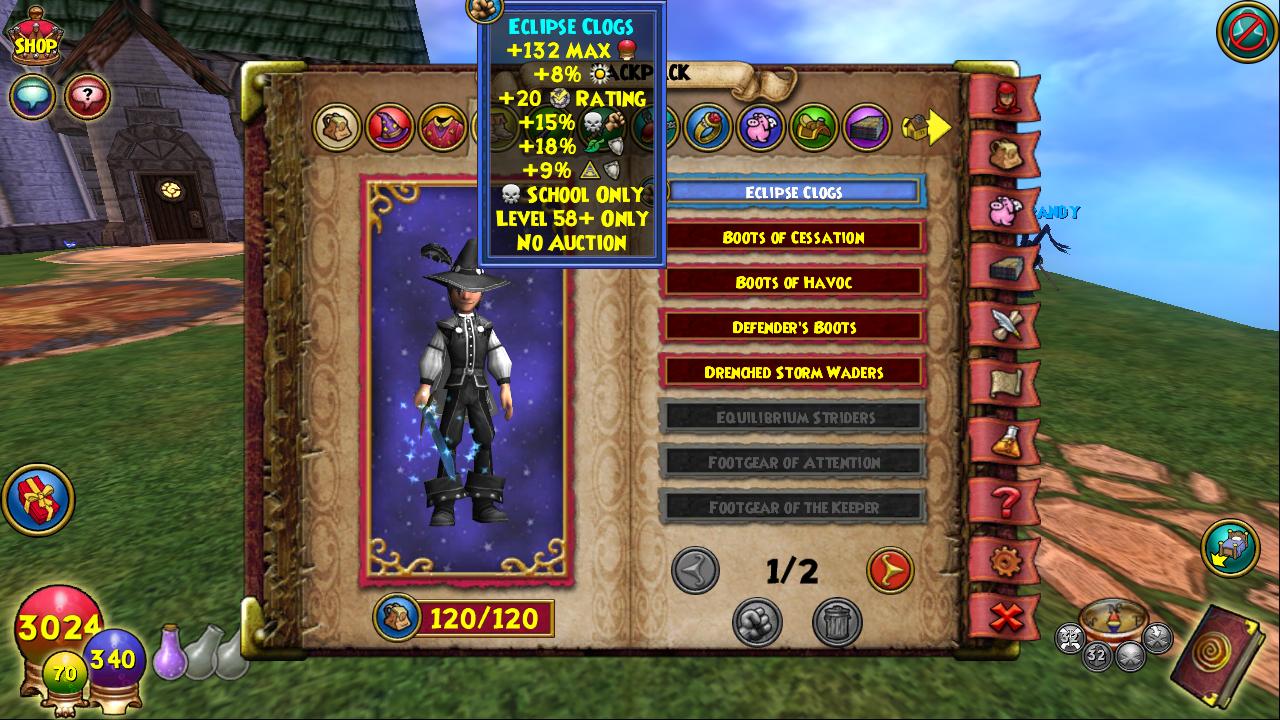1280x720 pixels.
Task: Select Defender's Boots in the backpack
Action: (793, 328)
